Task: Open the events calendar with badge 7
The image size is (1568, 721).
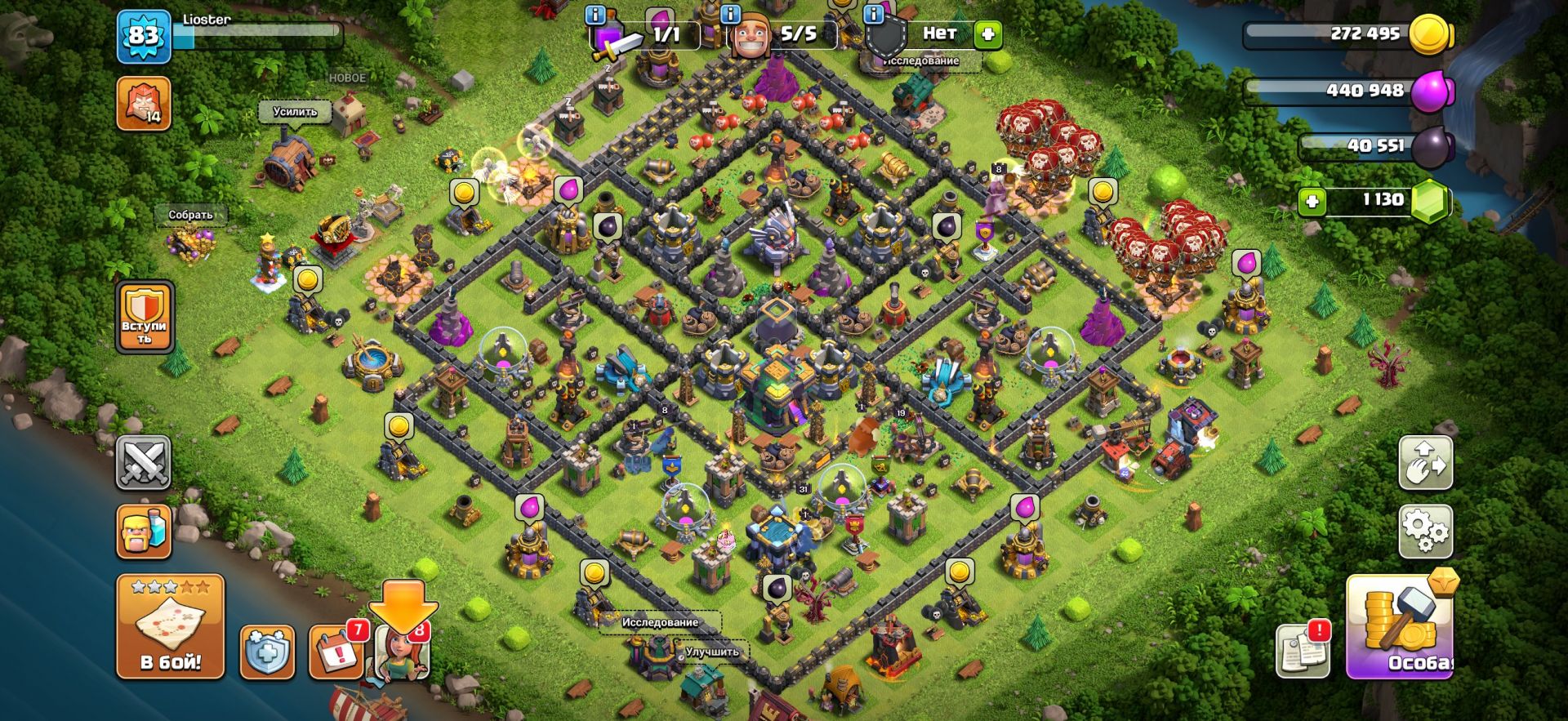Action: pos(336,652)
